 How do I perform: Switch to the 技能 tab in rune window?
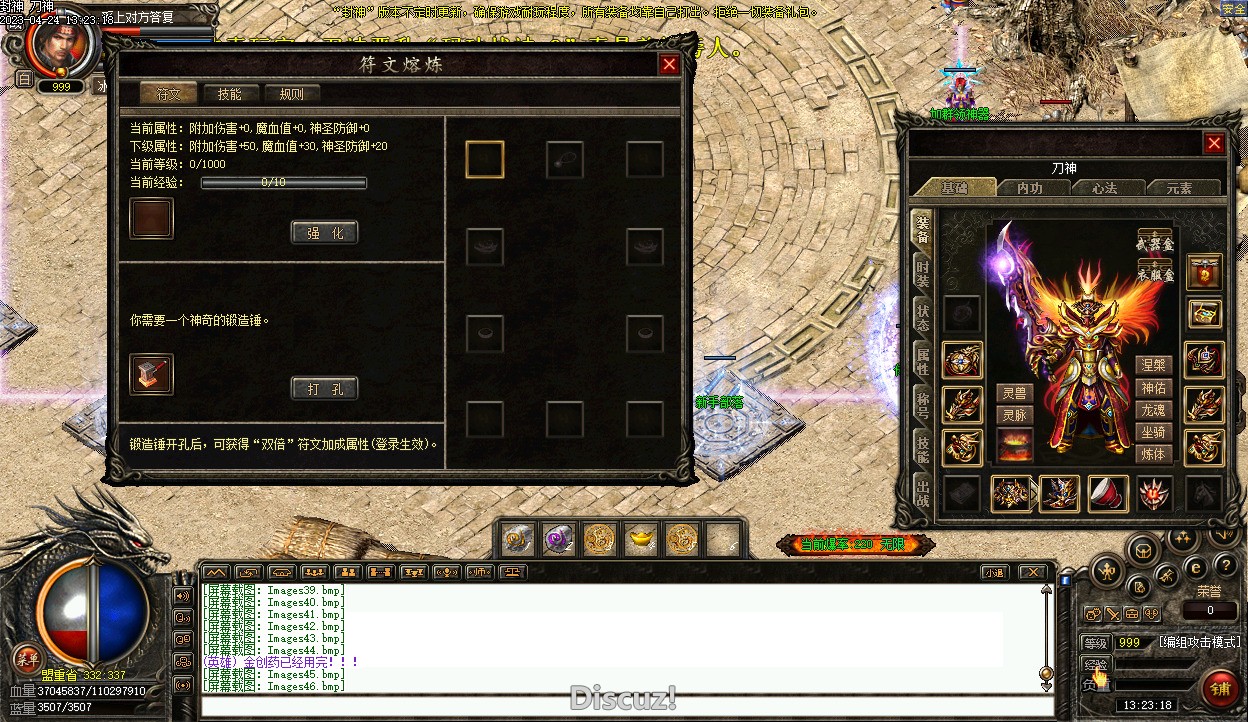click(229, 94)
